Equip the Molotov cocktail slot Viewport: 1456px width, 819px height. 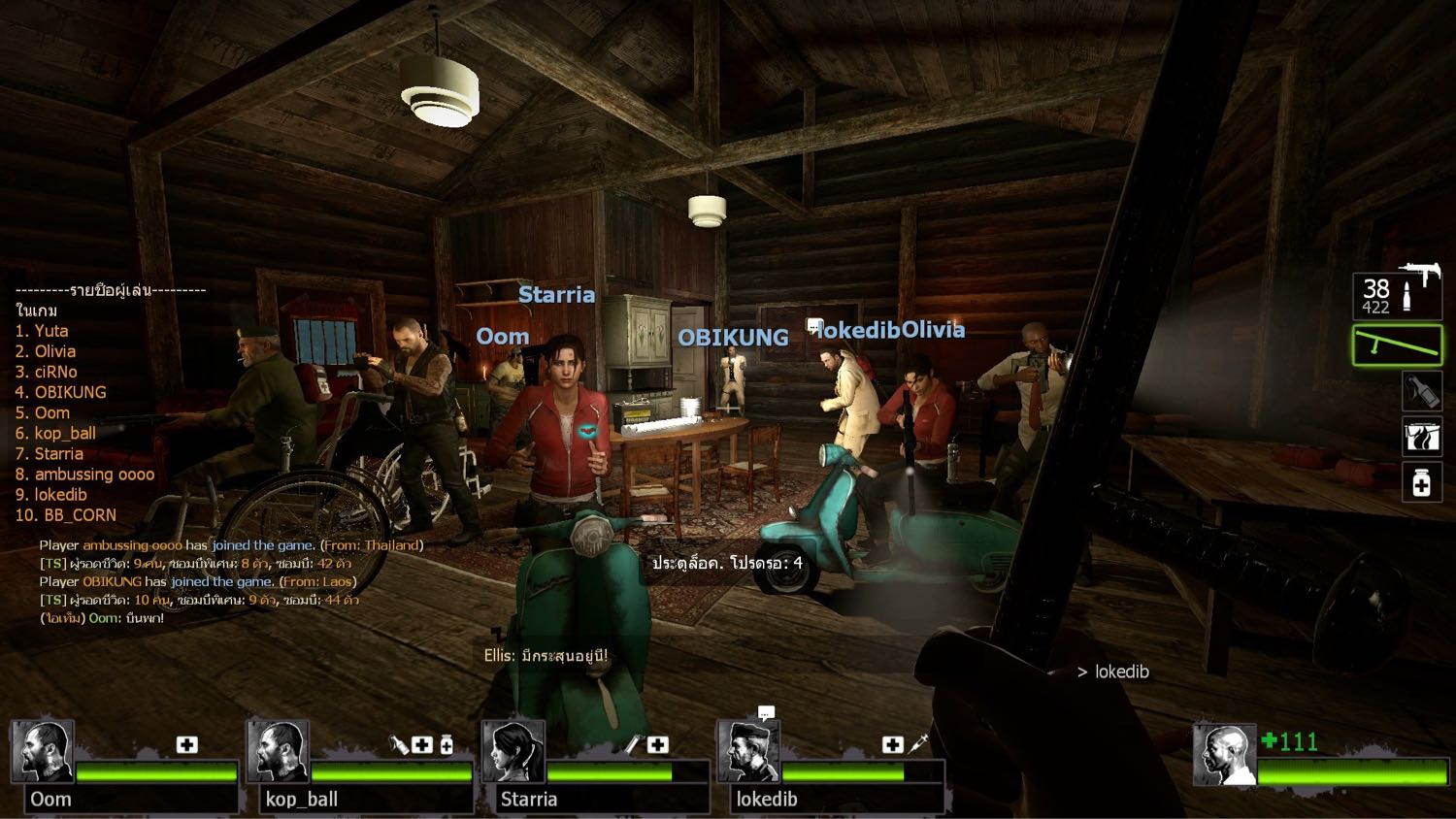1422,391
